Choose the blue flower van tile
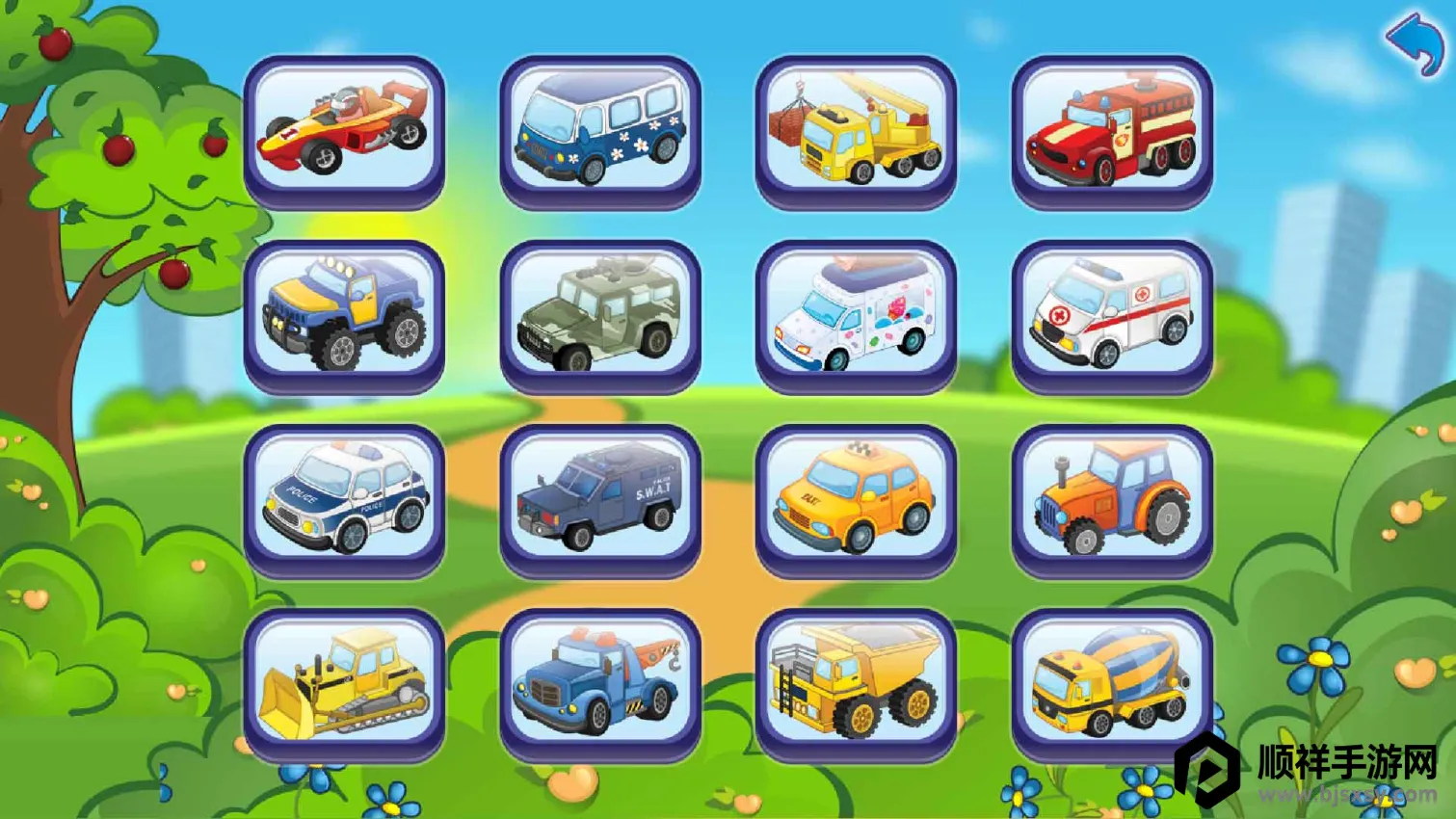The width and height of the screenshot is (1456, 819). pyautogui.click(x=599, y=130)
